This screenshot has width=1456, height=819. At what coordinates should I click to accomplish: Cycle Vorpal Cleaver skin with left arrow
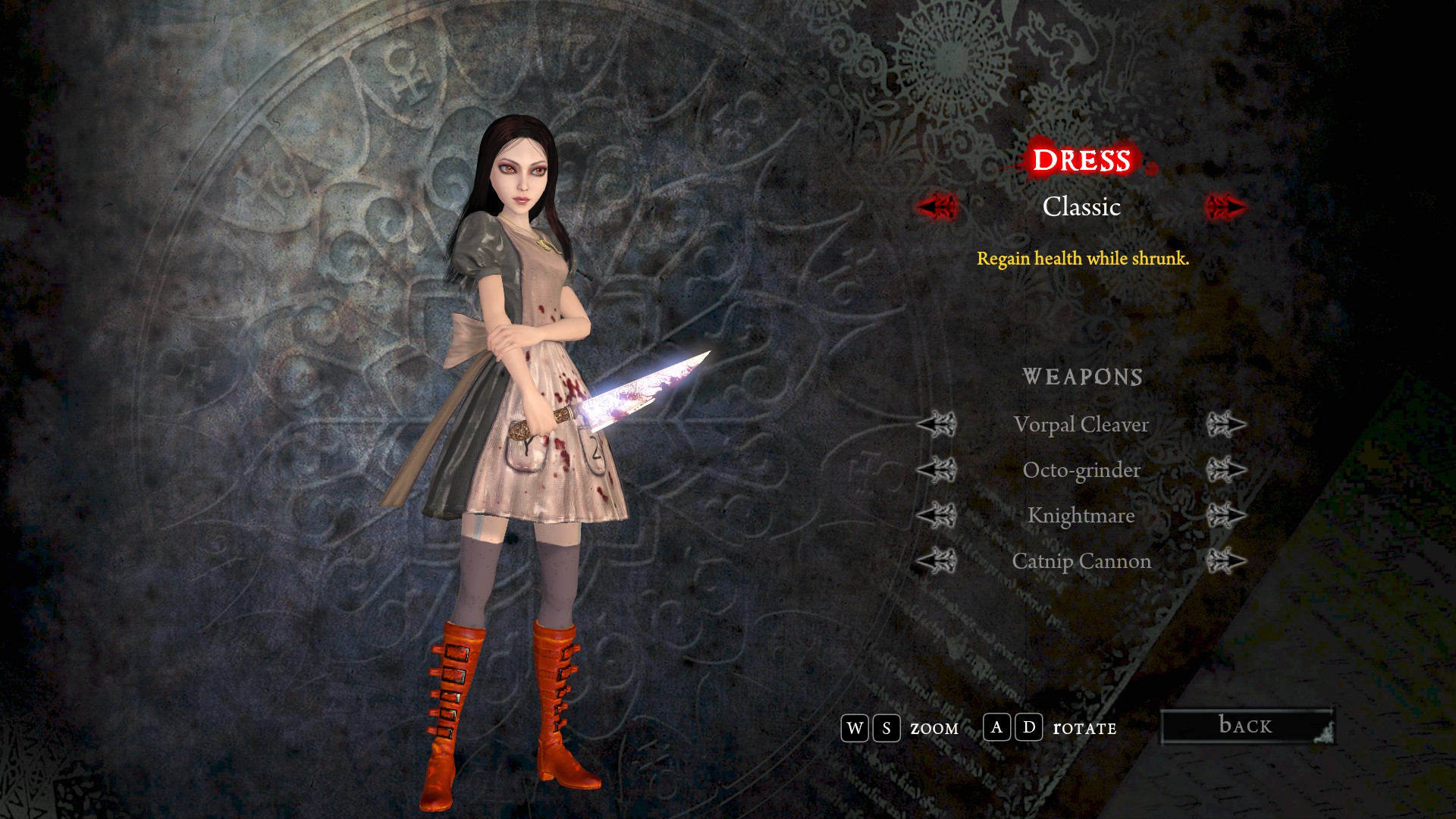coord(937,425)
